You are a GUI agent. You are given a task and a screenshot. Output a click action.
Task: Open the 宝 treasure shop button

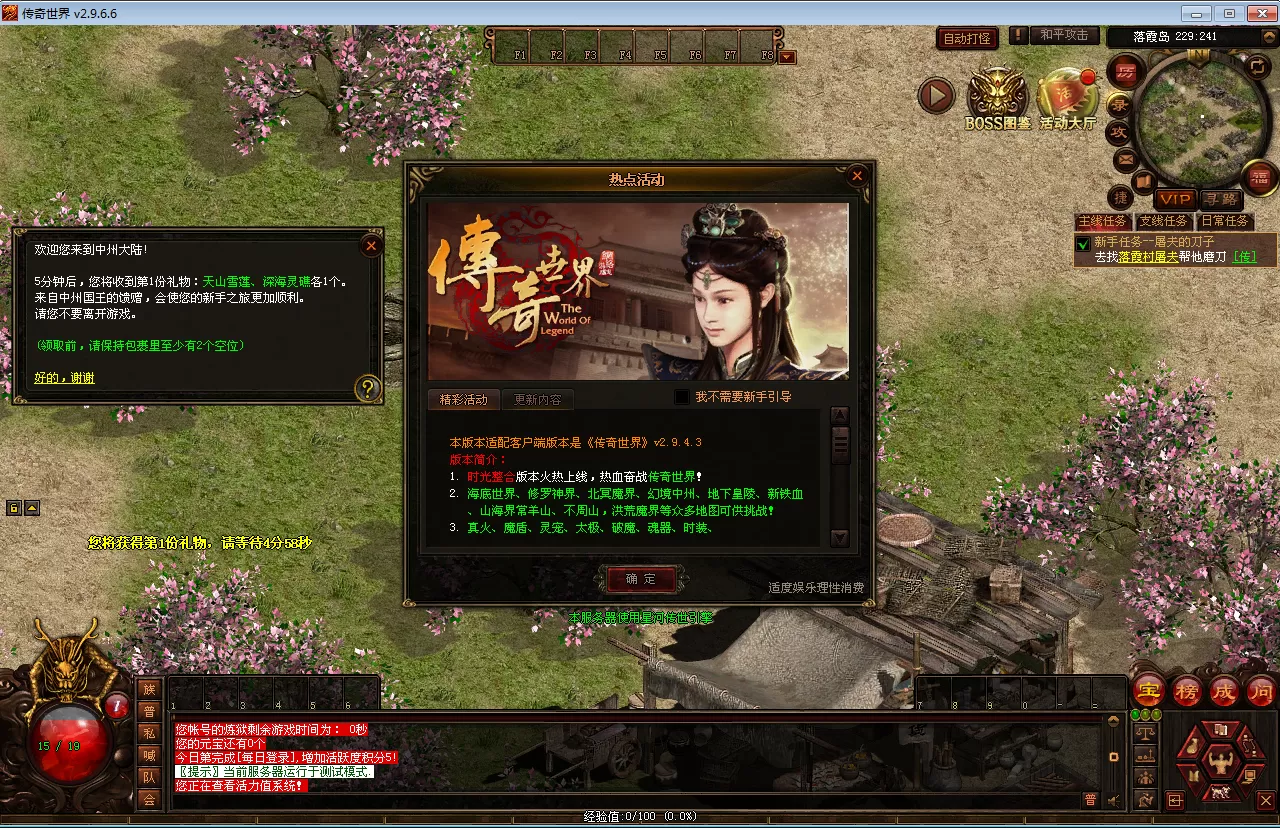(x=1149, y=691)
